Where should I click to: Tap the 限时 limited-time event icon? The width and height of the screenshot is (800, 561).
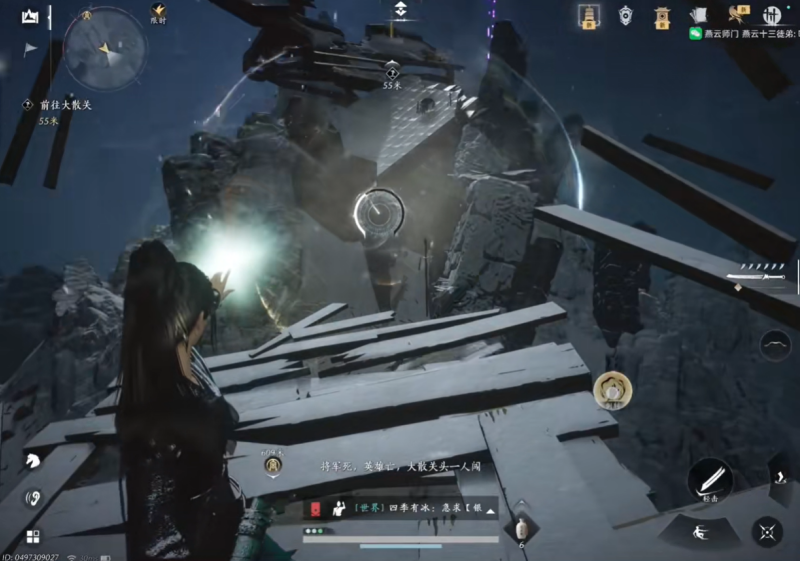[158, 14]
